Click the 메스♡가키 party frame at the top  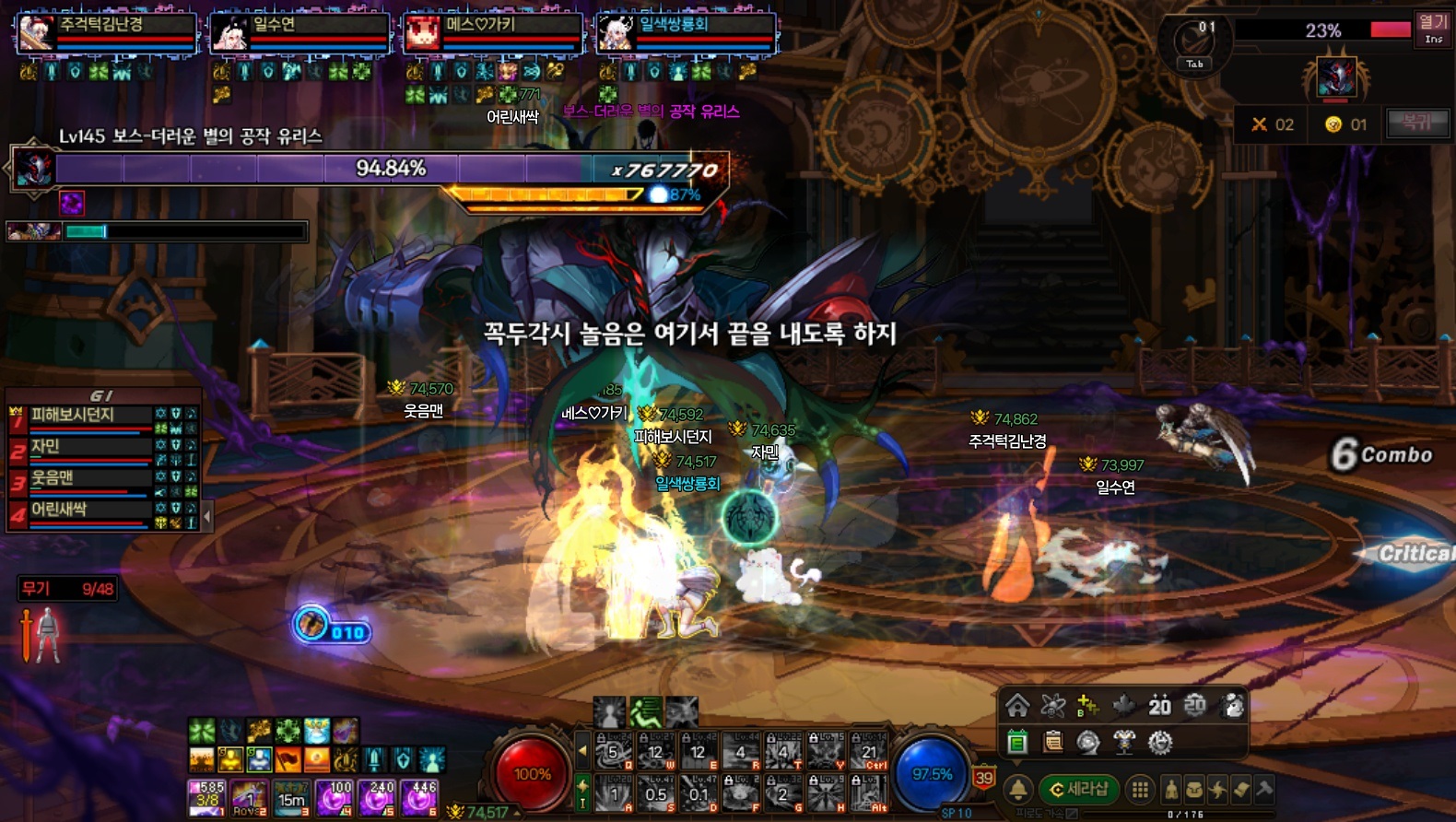(493, 32)
